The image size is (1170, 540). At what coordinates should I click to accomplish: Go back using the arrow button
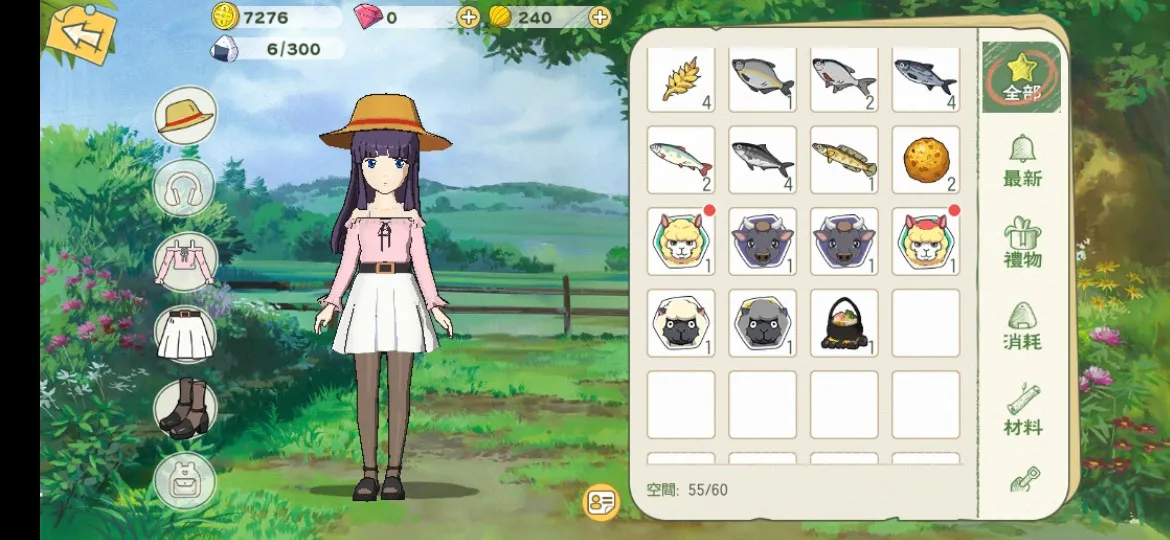[81, 33]
